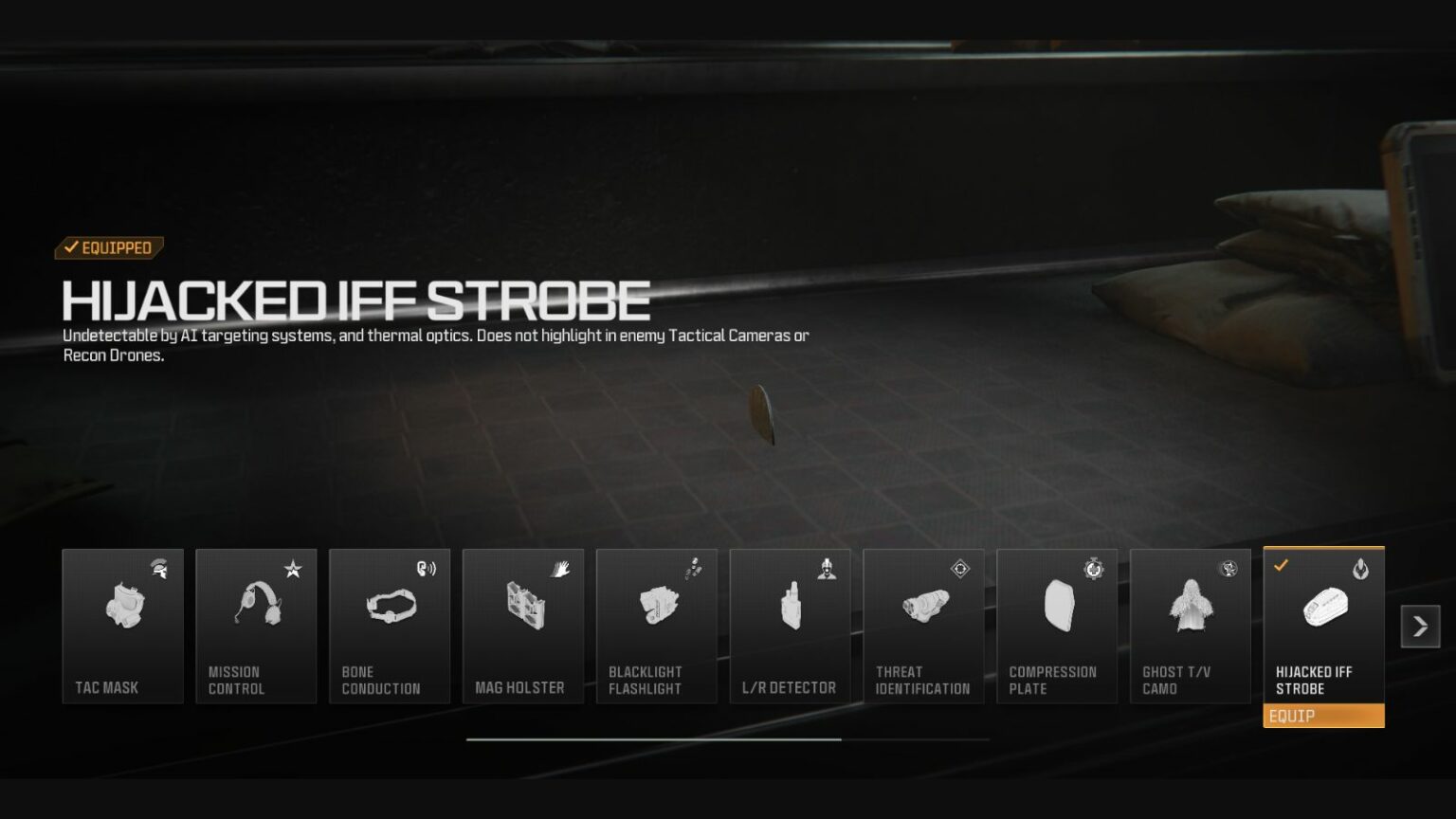Click the Ghost T/V Camo ghillie icon
1456x819 pixels.
click(1191, 607)
